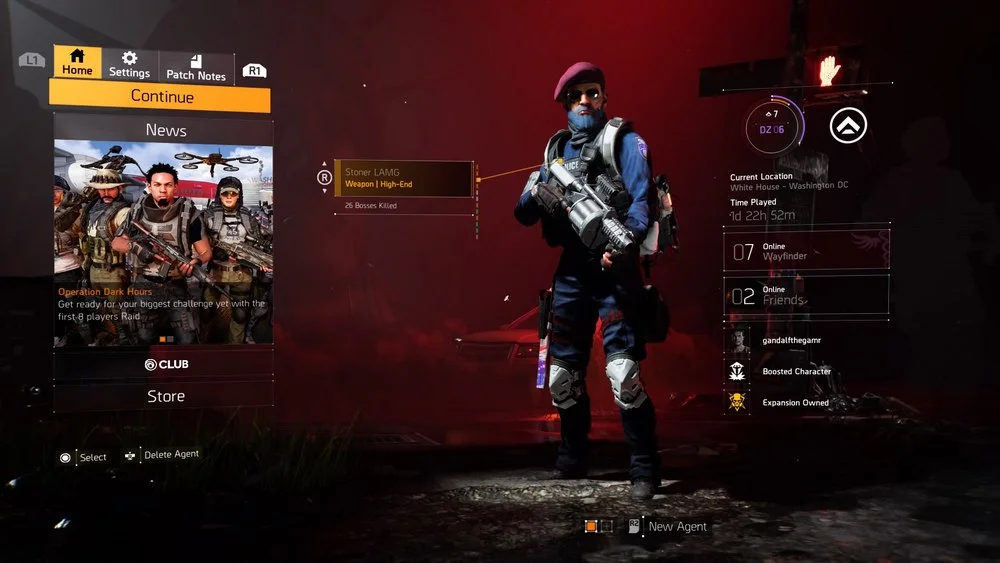Expand the News panel header

[165, 130]
